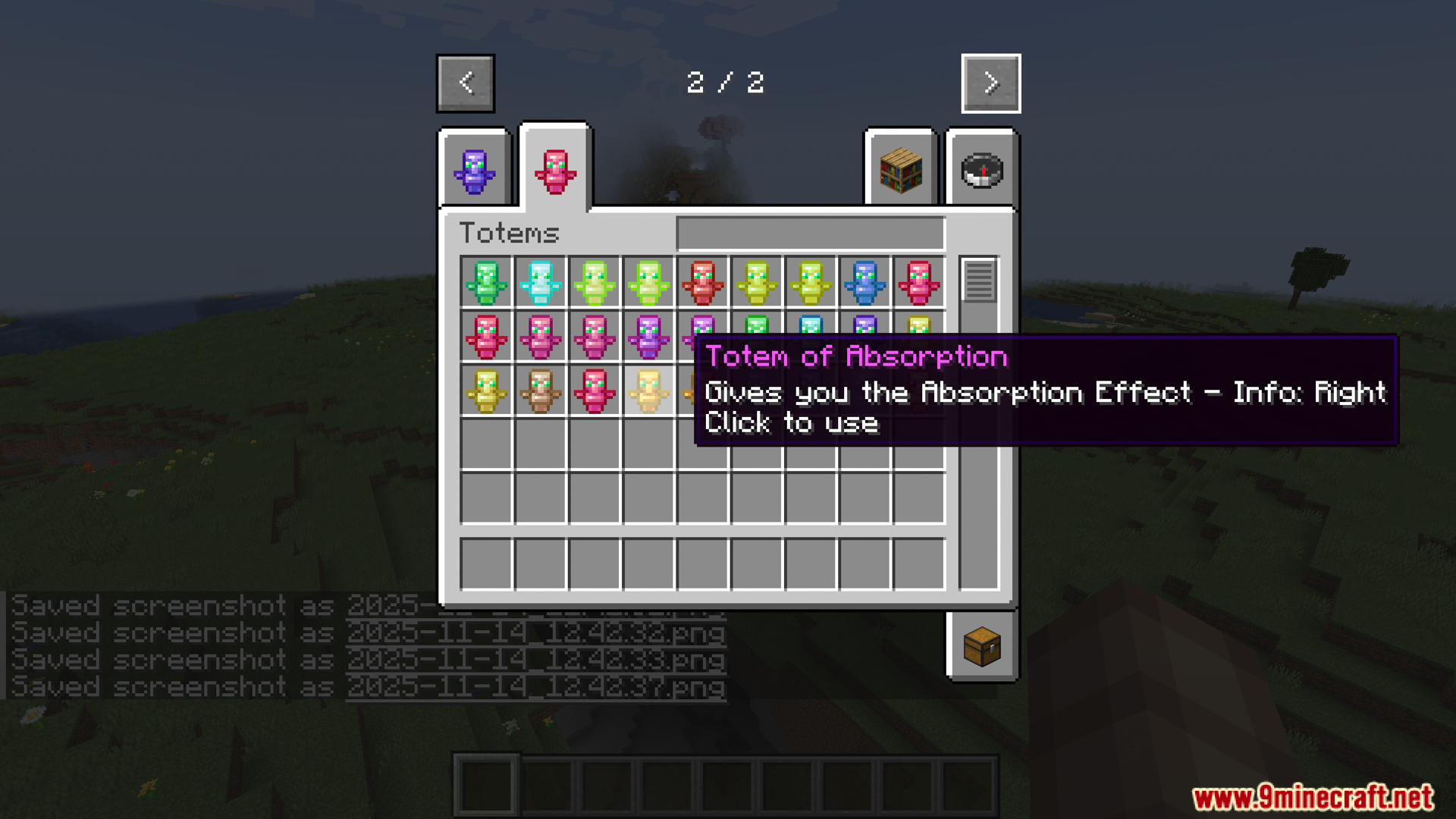Go to the next creative tab page

point(990,83)
